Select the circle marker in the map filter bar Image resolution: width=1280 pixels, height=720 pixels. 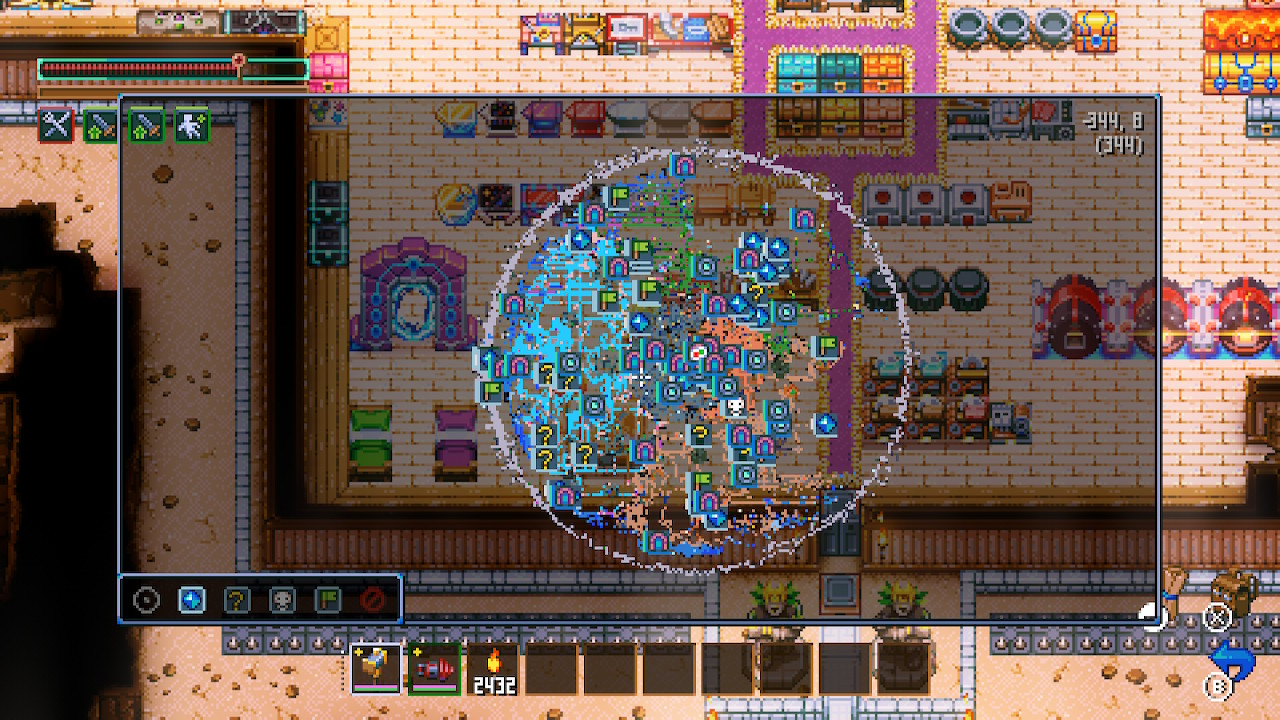147,600
